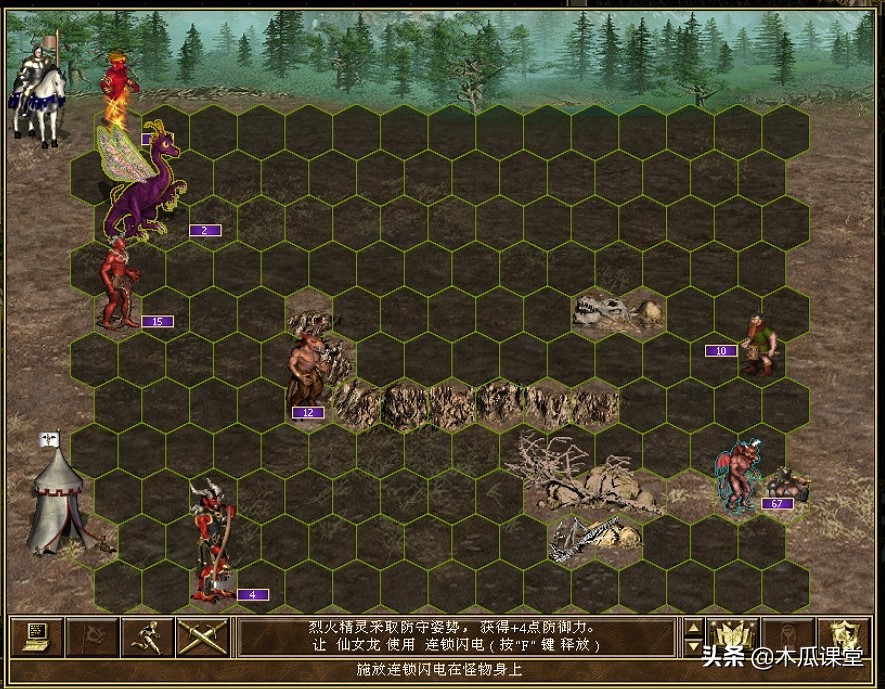Order the active unit to defend

pos(843,636)
